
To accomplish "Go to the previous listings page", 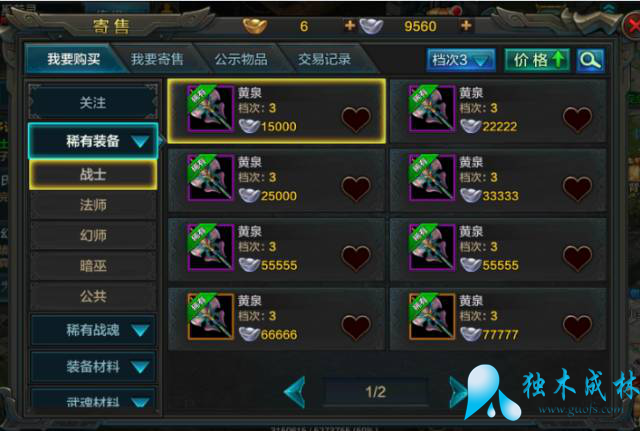I will click(x=295, y=391).
